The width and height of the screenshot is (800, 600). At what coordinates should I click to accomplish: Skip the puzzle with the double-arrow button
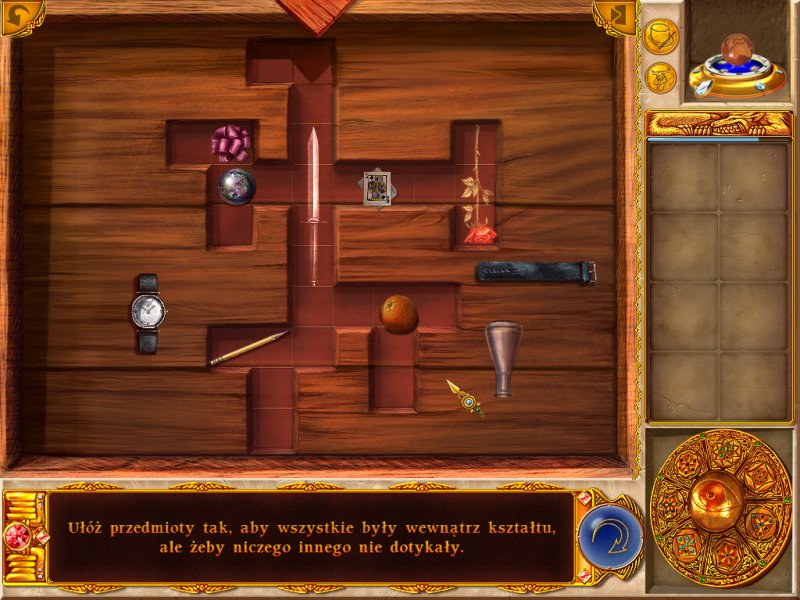[x=616, y=15]
